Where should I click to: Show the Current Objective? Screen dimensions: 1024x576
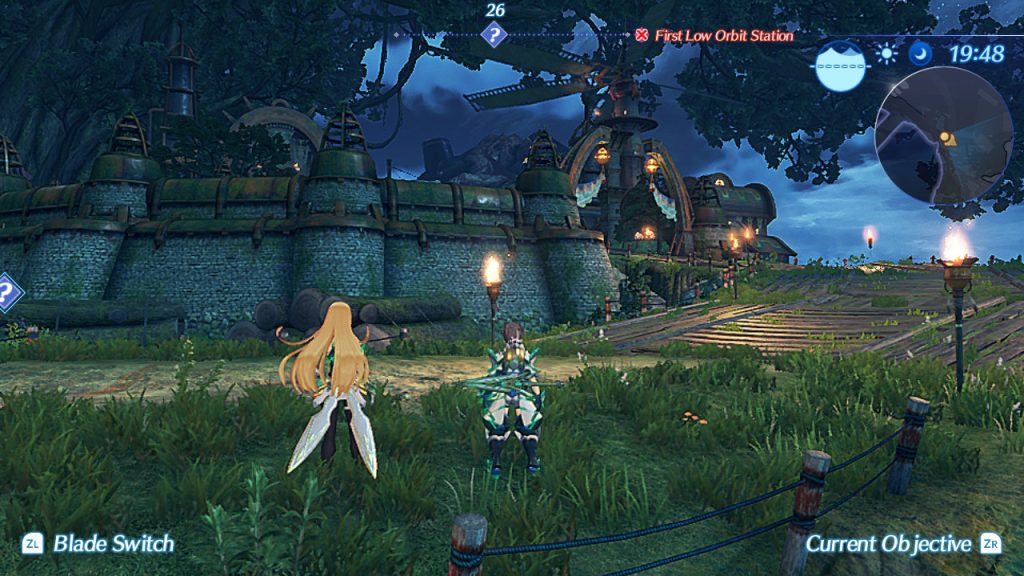click(901, 544)
